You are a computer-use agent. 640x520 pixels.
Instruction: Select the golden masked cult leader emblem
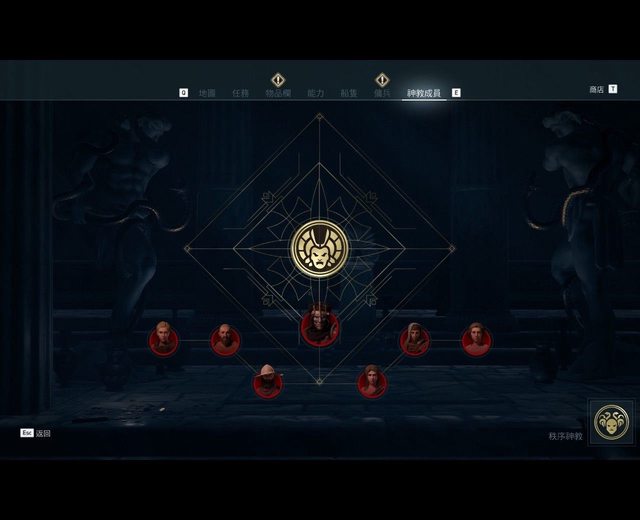(319, 248)
